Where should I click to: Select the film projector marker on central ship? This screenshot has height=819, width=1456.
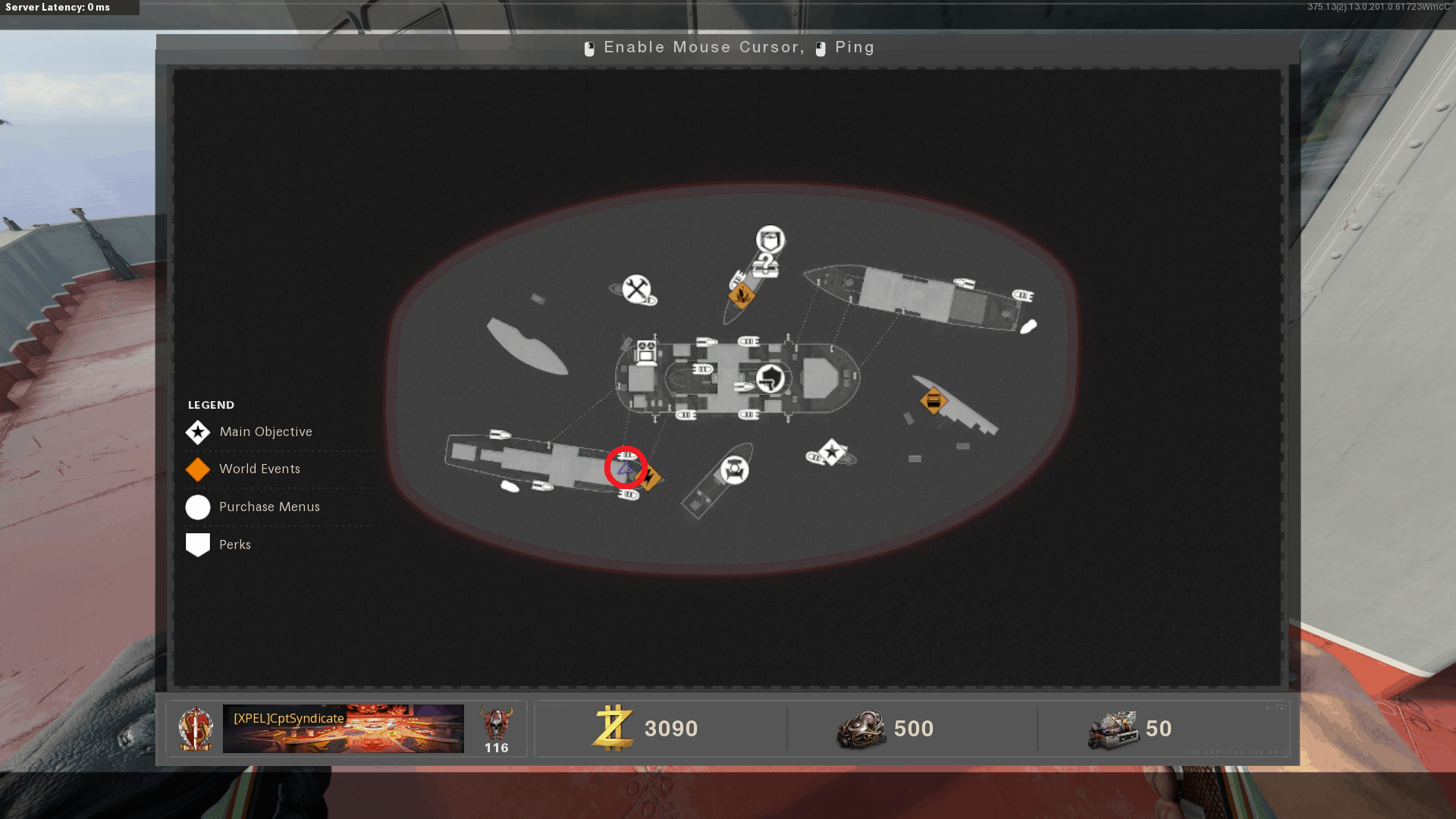point(646,353)
